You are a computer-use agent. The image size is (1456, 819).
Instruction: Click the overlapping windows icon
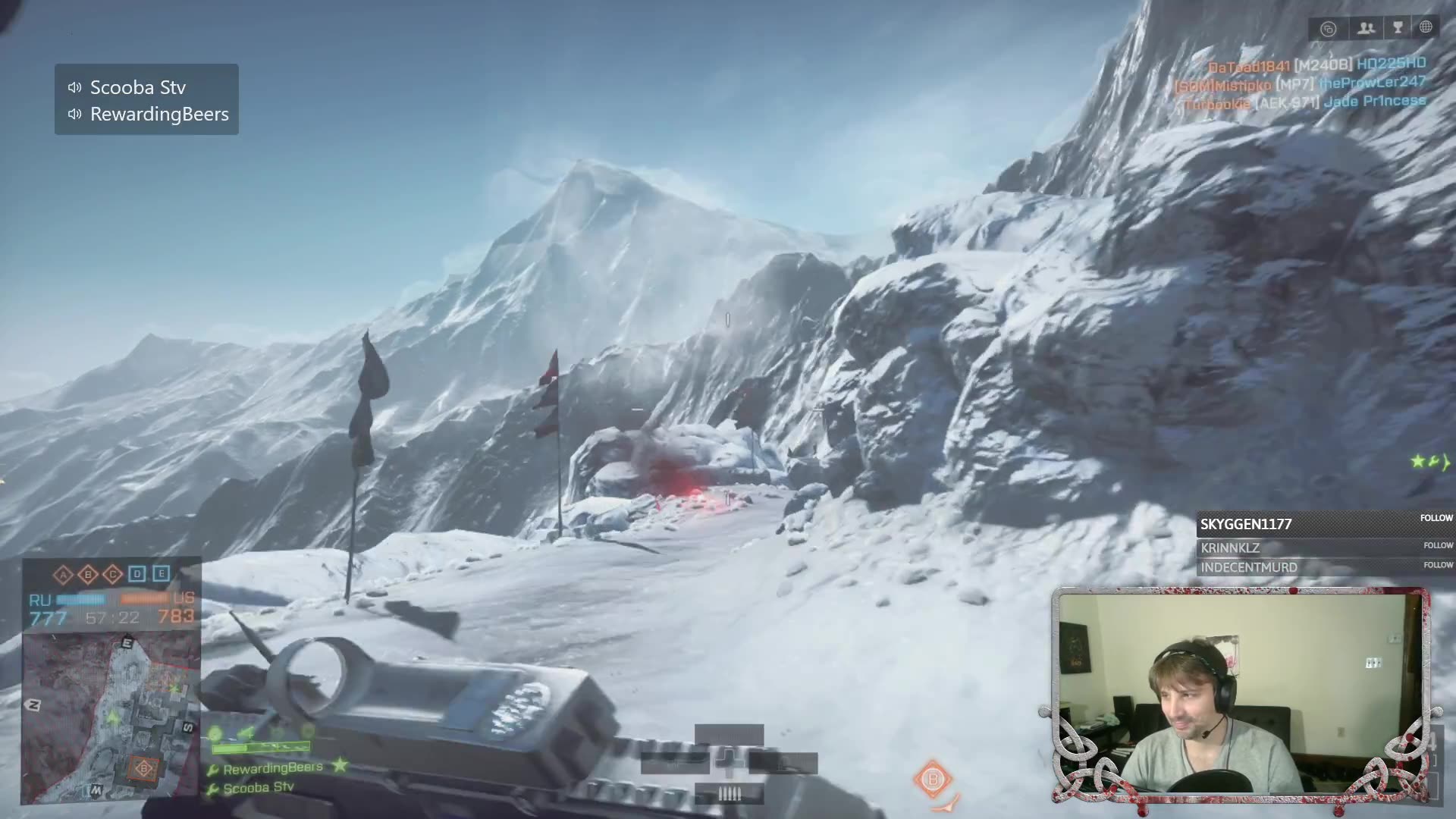coord(1328,30)
